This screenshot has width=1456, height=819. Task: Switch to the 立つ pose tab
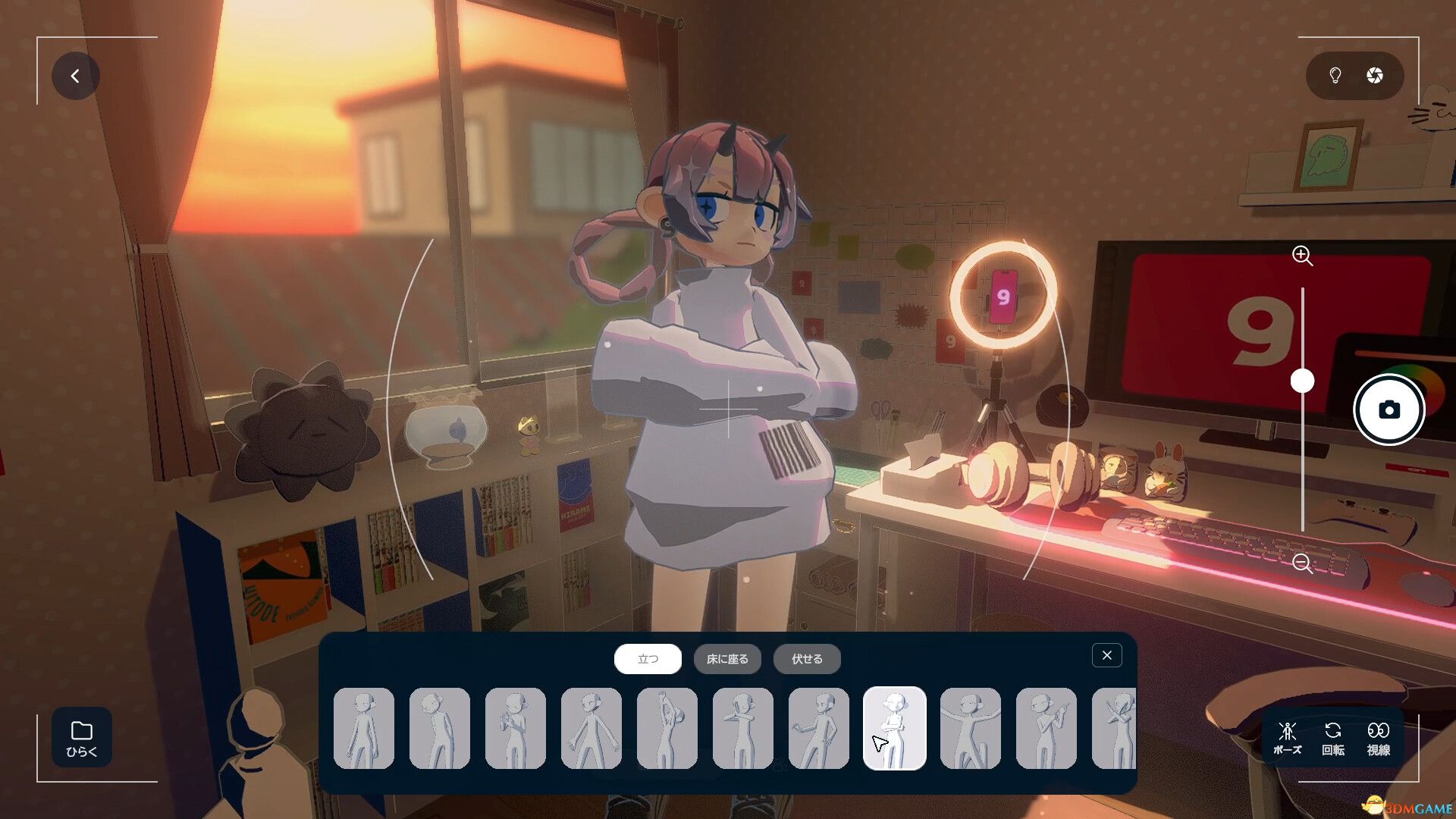648,659
